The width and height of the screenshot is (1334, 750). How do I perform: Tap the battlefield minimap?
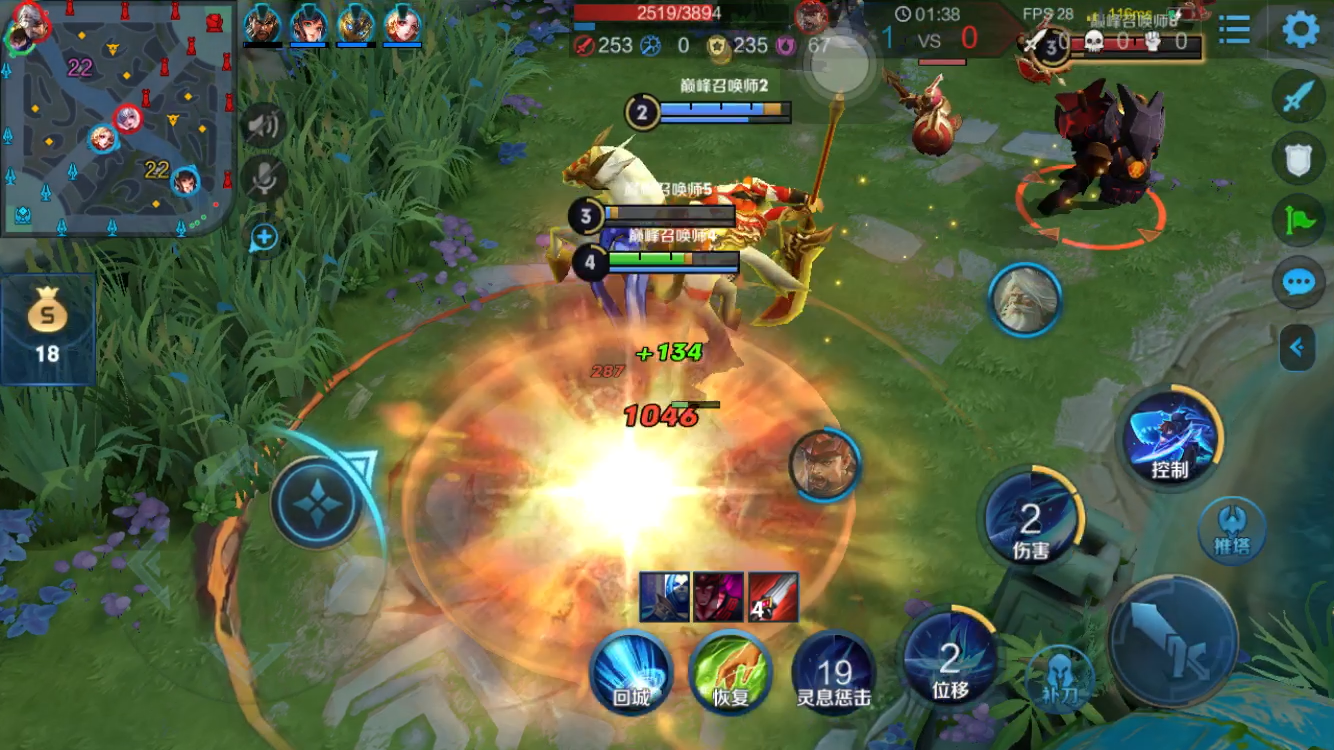click(x=118, y=120)
